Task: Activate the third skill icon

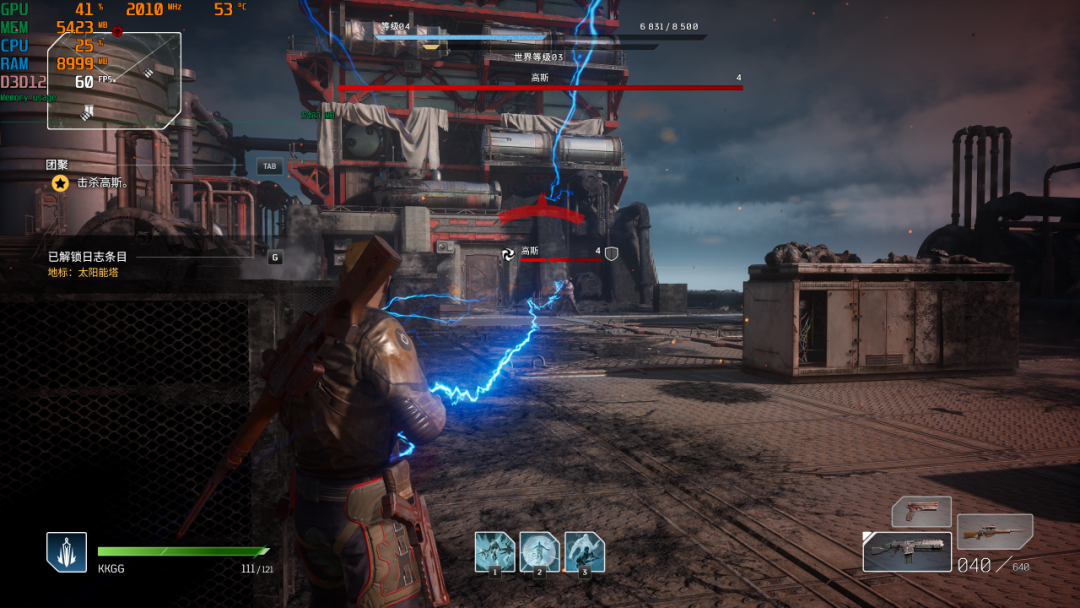Action: 584,551
